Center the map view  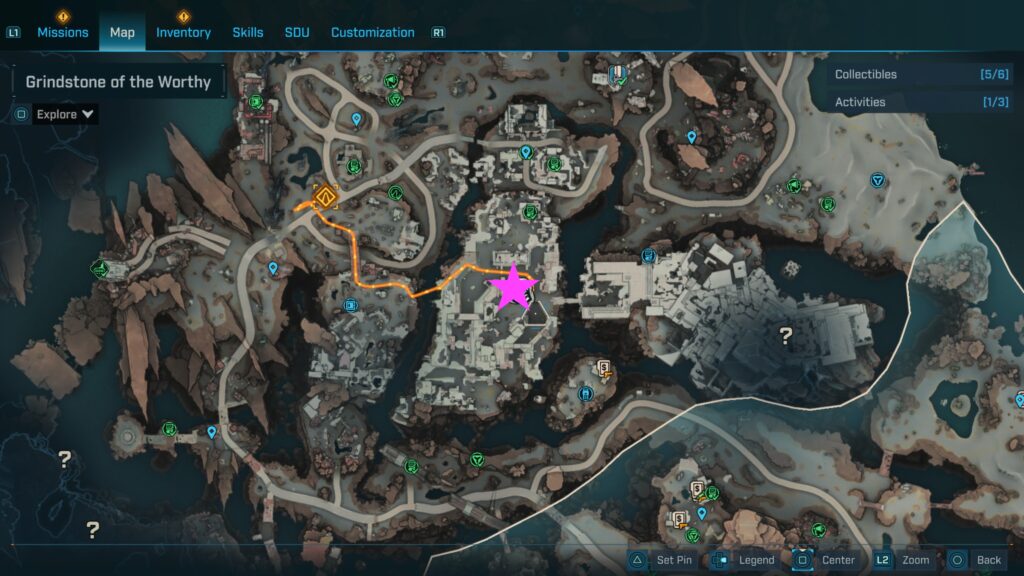826,560
